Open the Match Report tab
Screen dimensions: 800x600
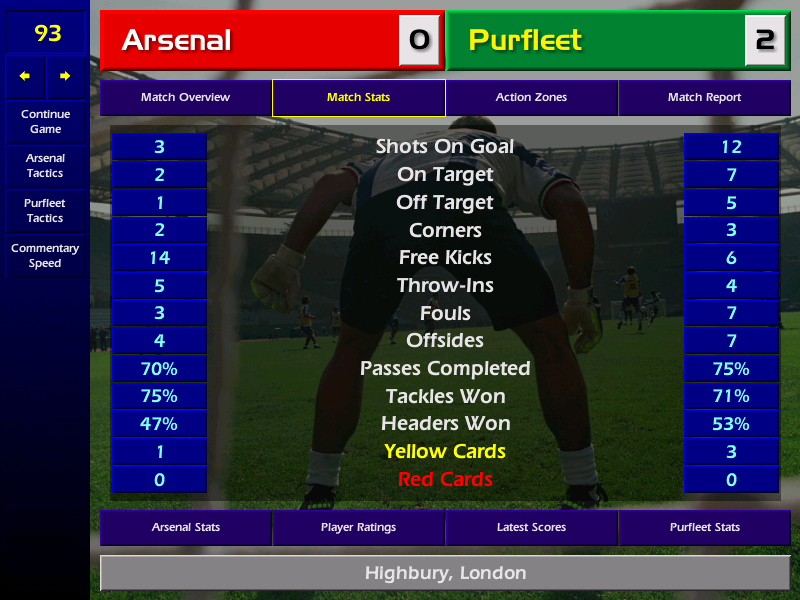(x=704, y=98)
